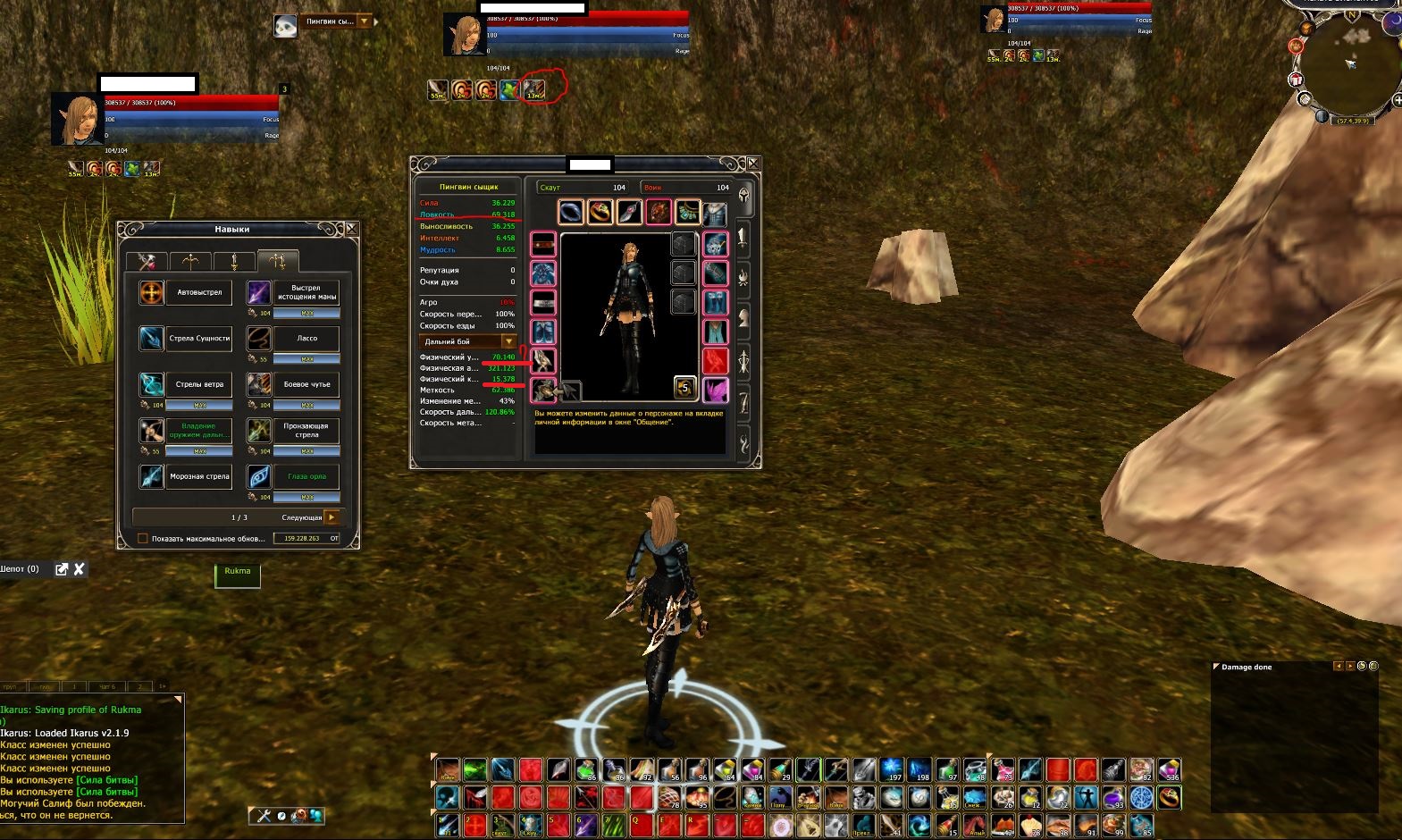Close the Шепот whisper panel
This screenshot has height=840, width=1402.
pyautogui.click(x=80, y=569)
